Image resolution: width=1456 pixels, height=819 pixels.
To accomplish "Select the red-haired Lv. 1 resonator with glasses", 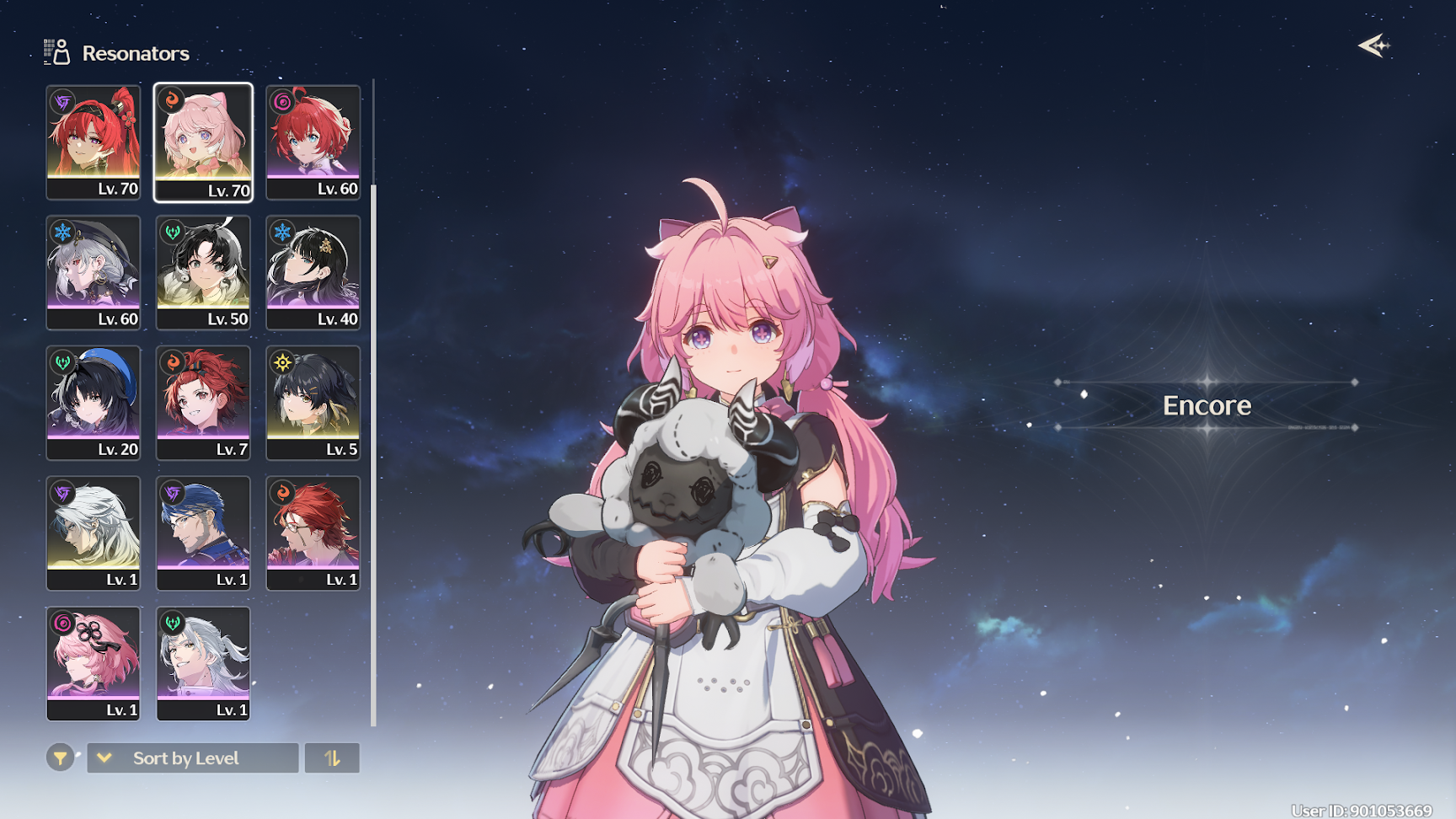I will pyautogui.click(x=313, y=533).
